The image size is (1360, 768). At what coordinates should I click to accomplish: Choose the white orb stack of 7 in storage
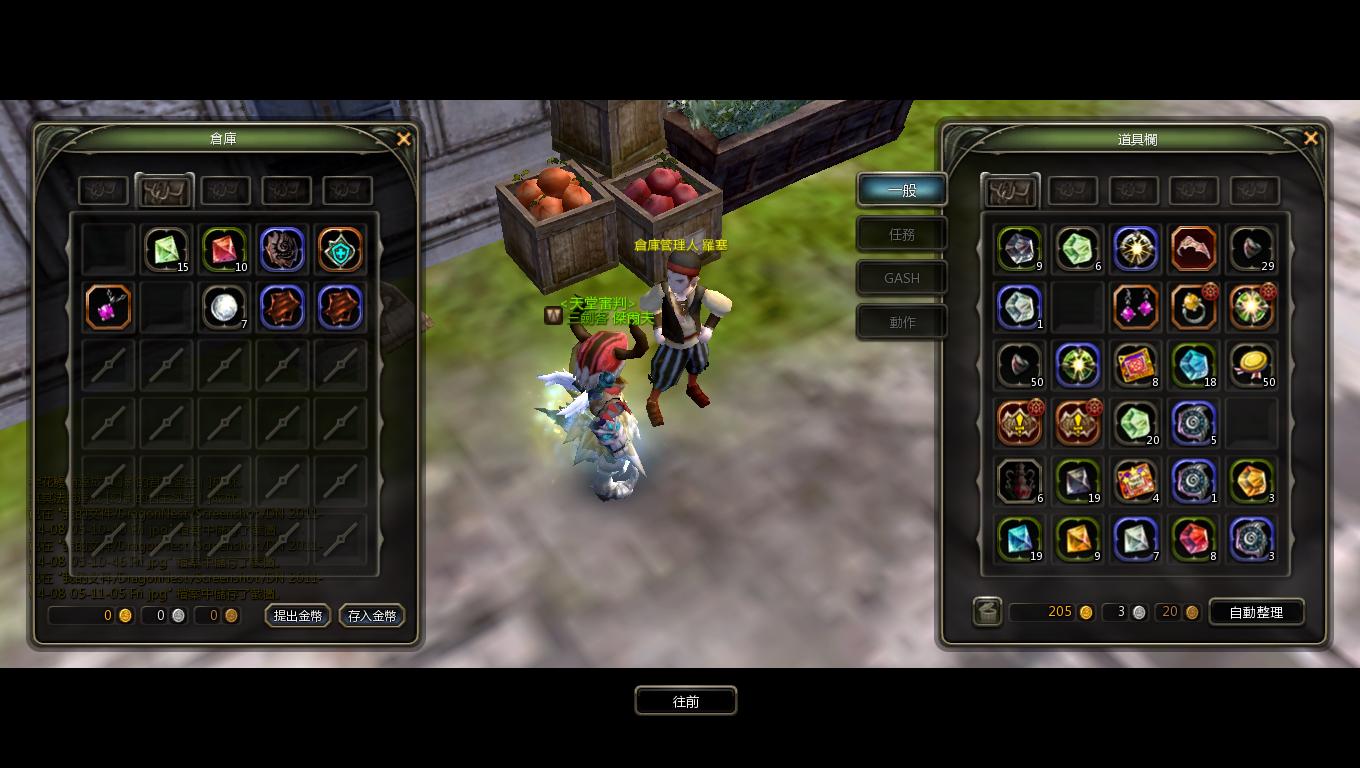pyautogui.click(x=224, y=307)
